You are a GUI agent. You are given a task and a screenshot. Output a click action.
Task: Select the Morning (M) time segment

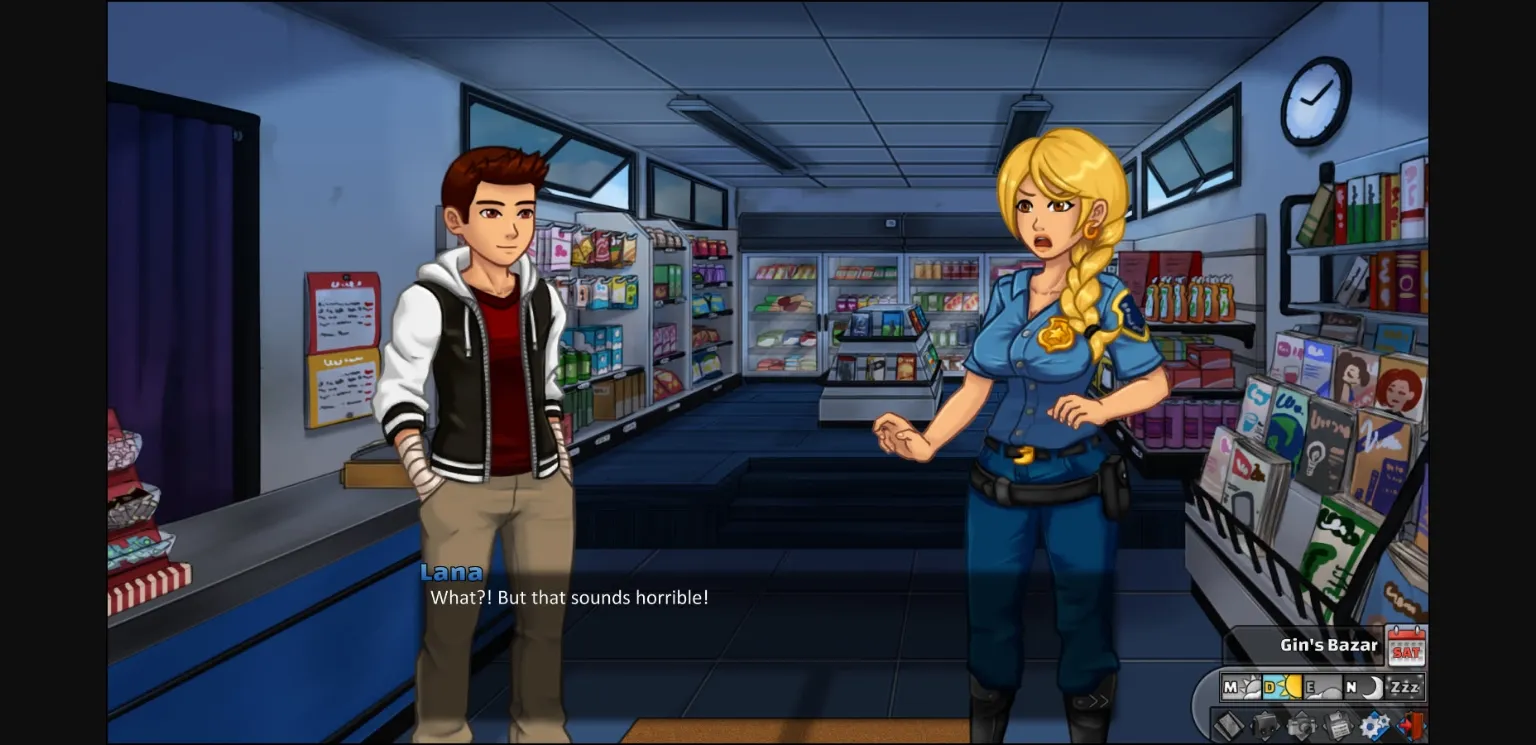pyautogui.click(x=1240, y=687)
